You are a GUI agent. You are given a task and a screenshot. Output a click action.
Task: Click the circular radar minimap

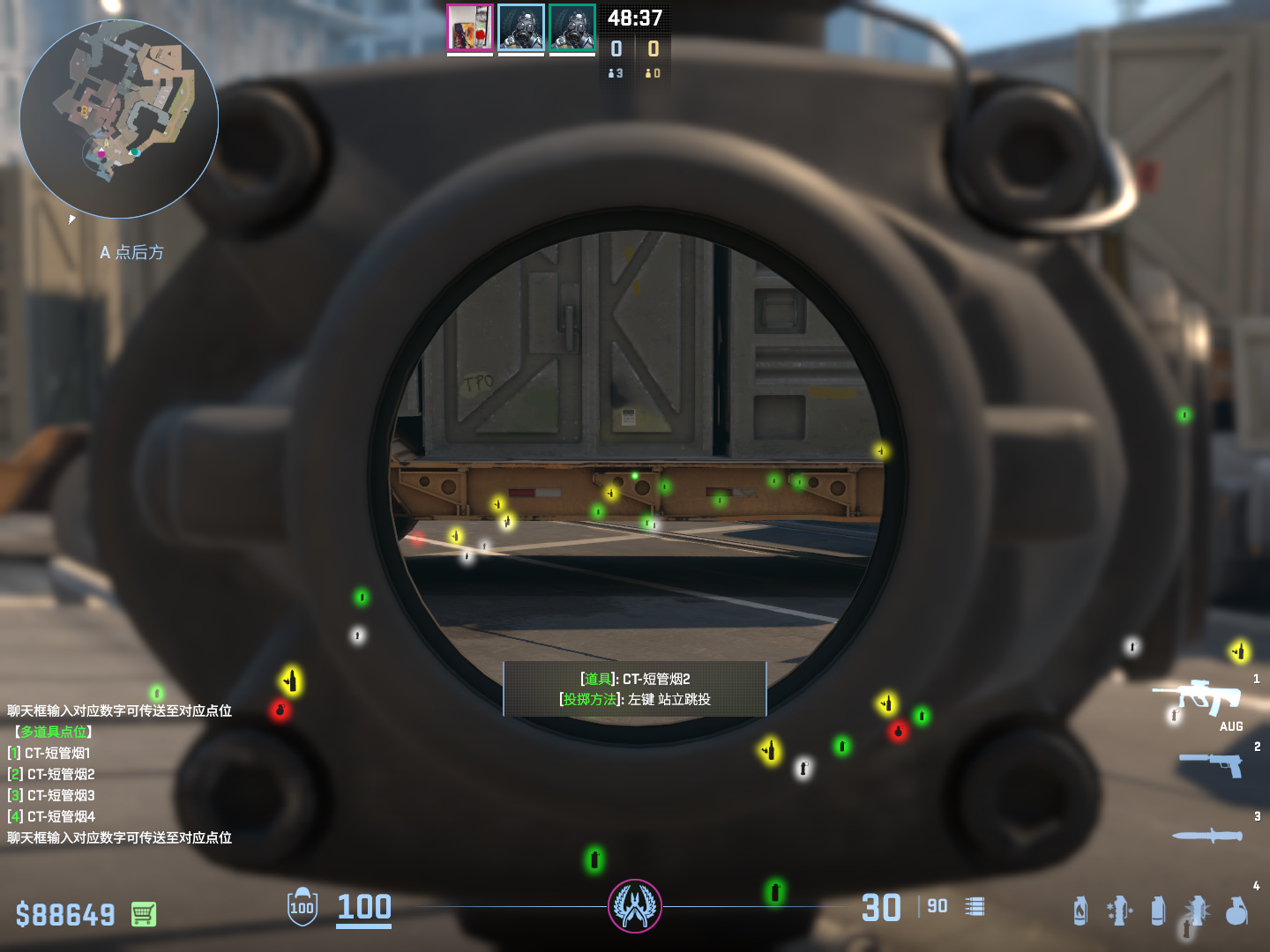119,119
